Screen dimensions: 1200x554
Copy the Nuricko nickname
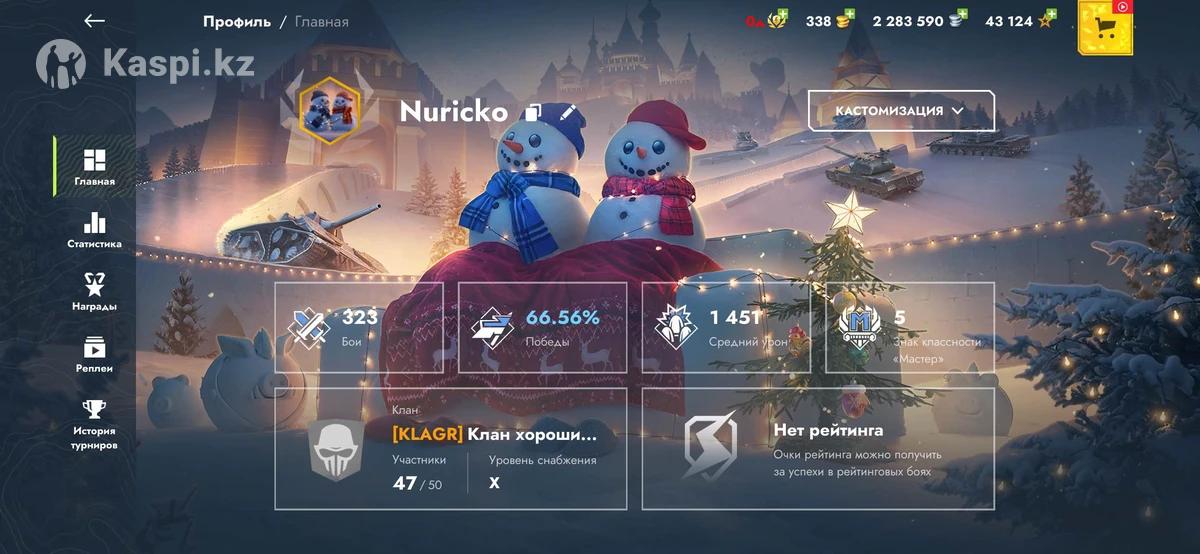click(x=534, y=112)
